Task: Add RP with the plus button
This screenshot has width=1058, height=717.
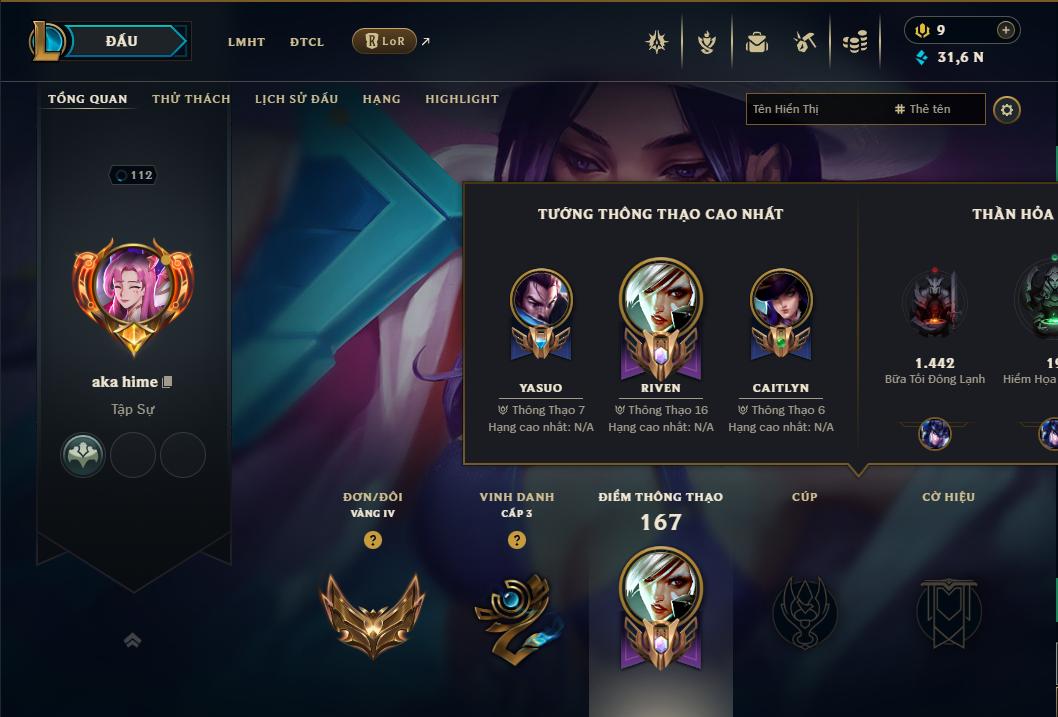Action: coord(1006,30)
